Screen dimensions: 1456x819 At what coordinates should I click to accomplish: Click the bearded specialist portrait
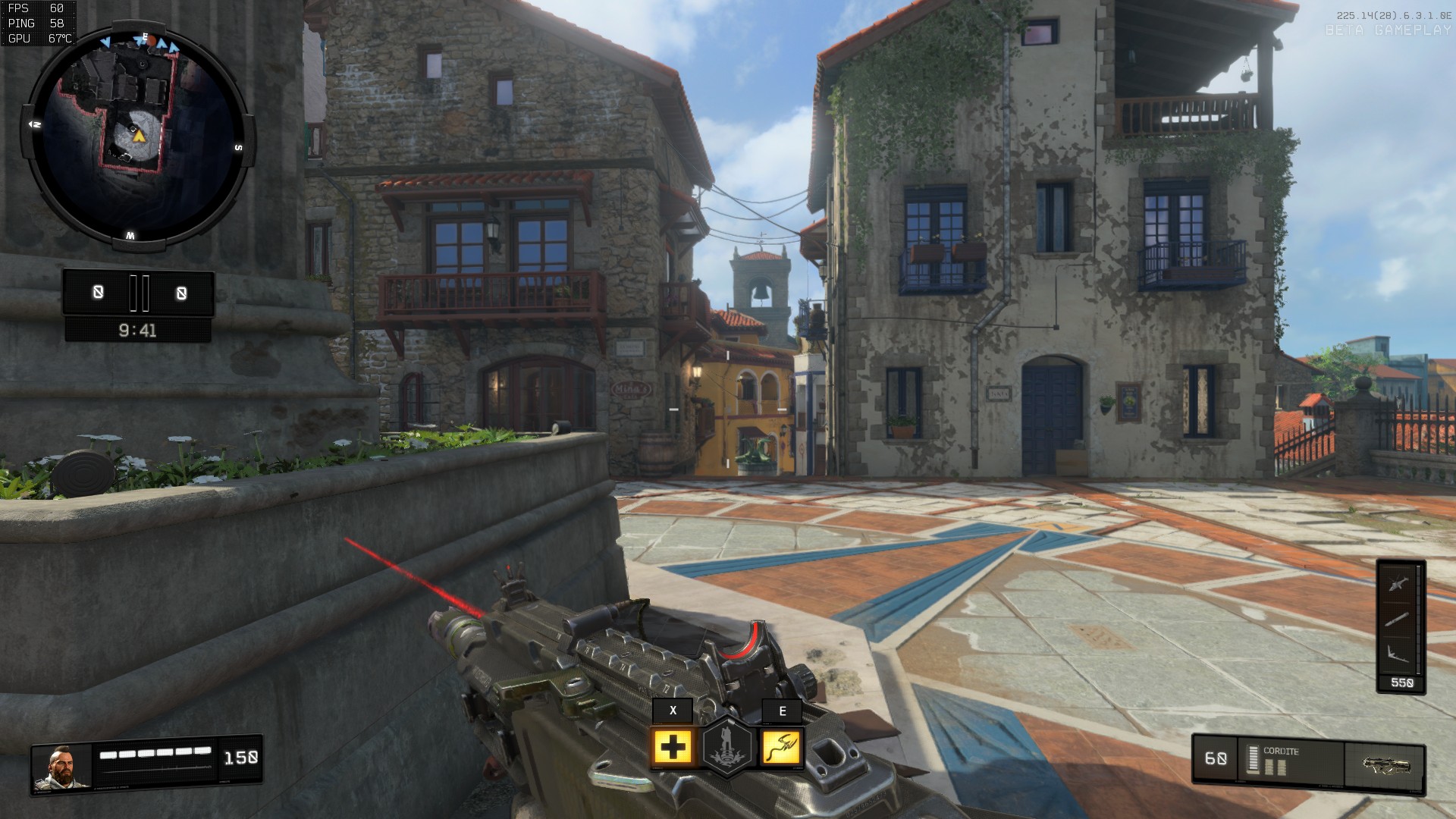[x=62, y=767]
